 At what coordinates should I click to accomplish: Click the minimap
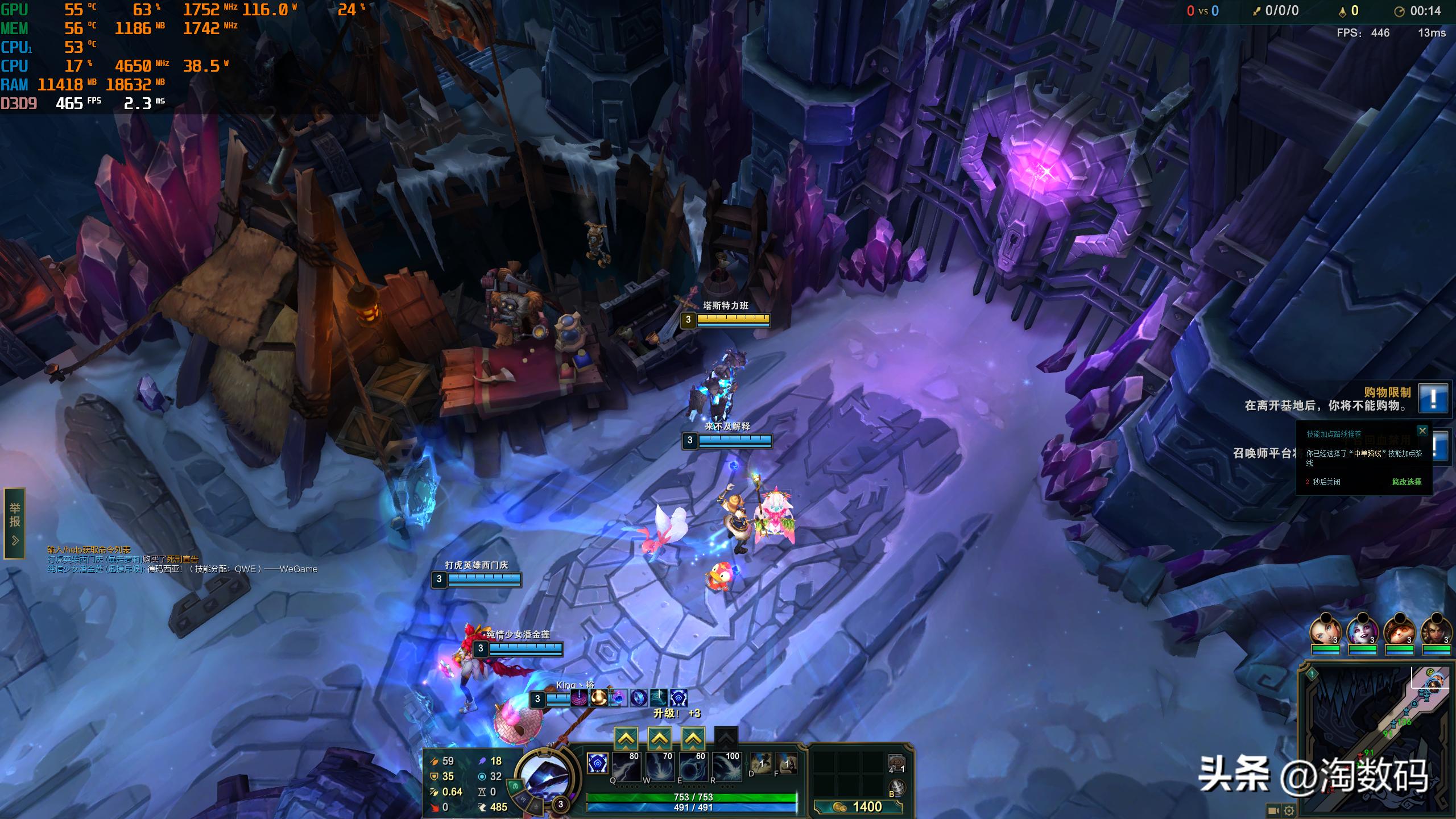coord(1376,739)
